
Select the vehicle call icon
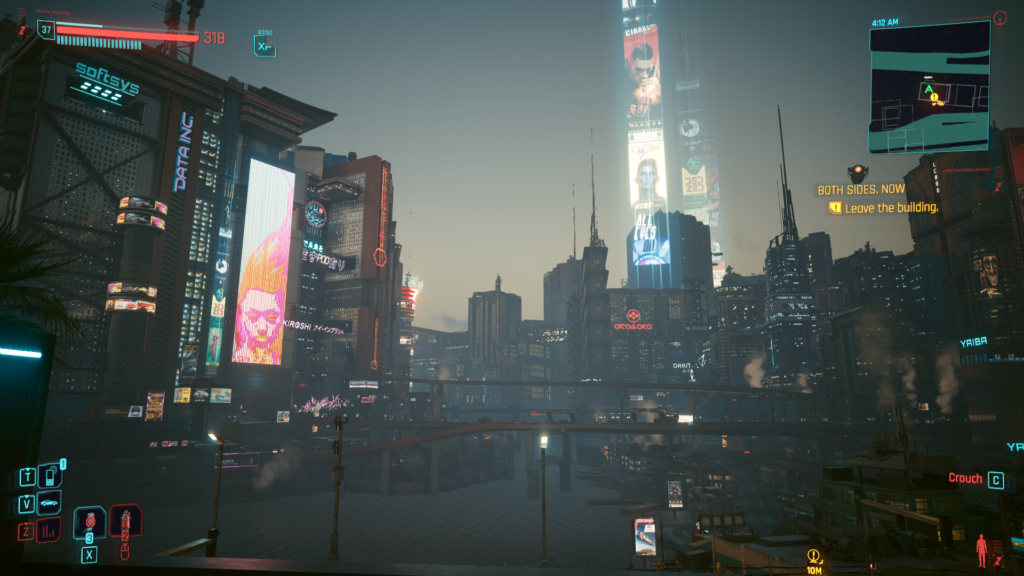click(x=49, y=503)
